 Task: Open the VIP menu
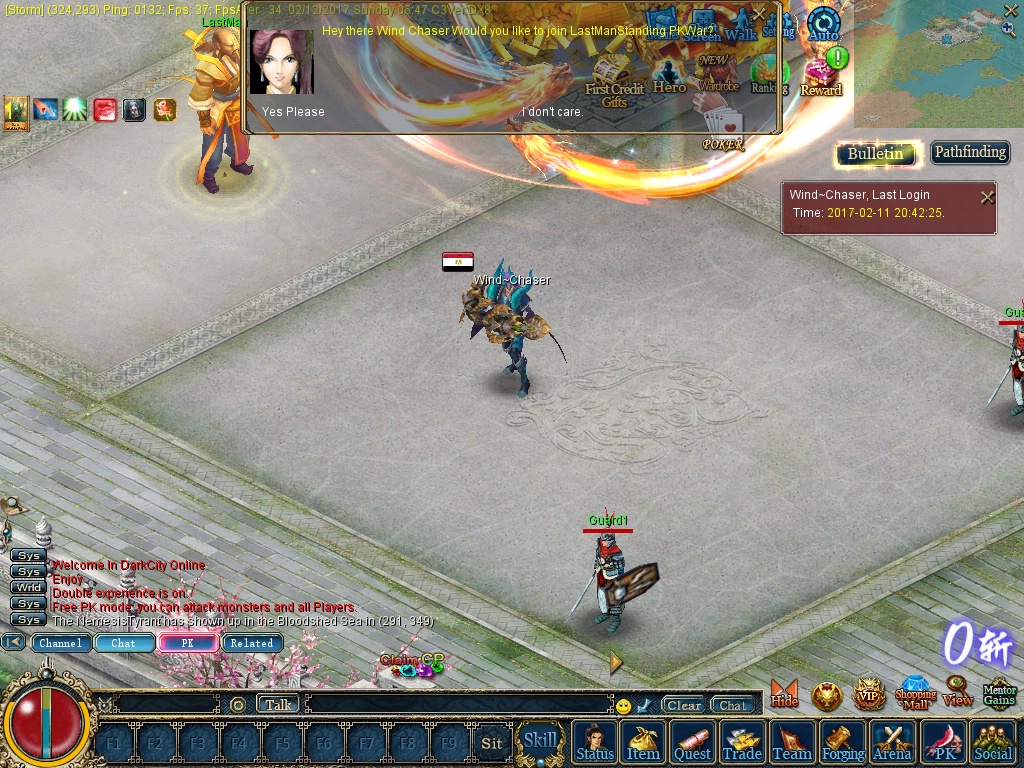pos(869,694)
